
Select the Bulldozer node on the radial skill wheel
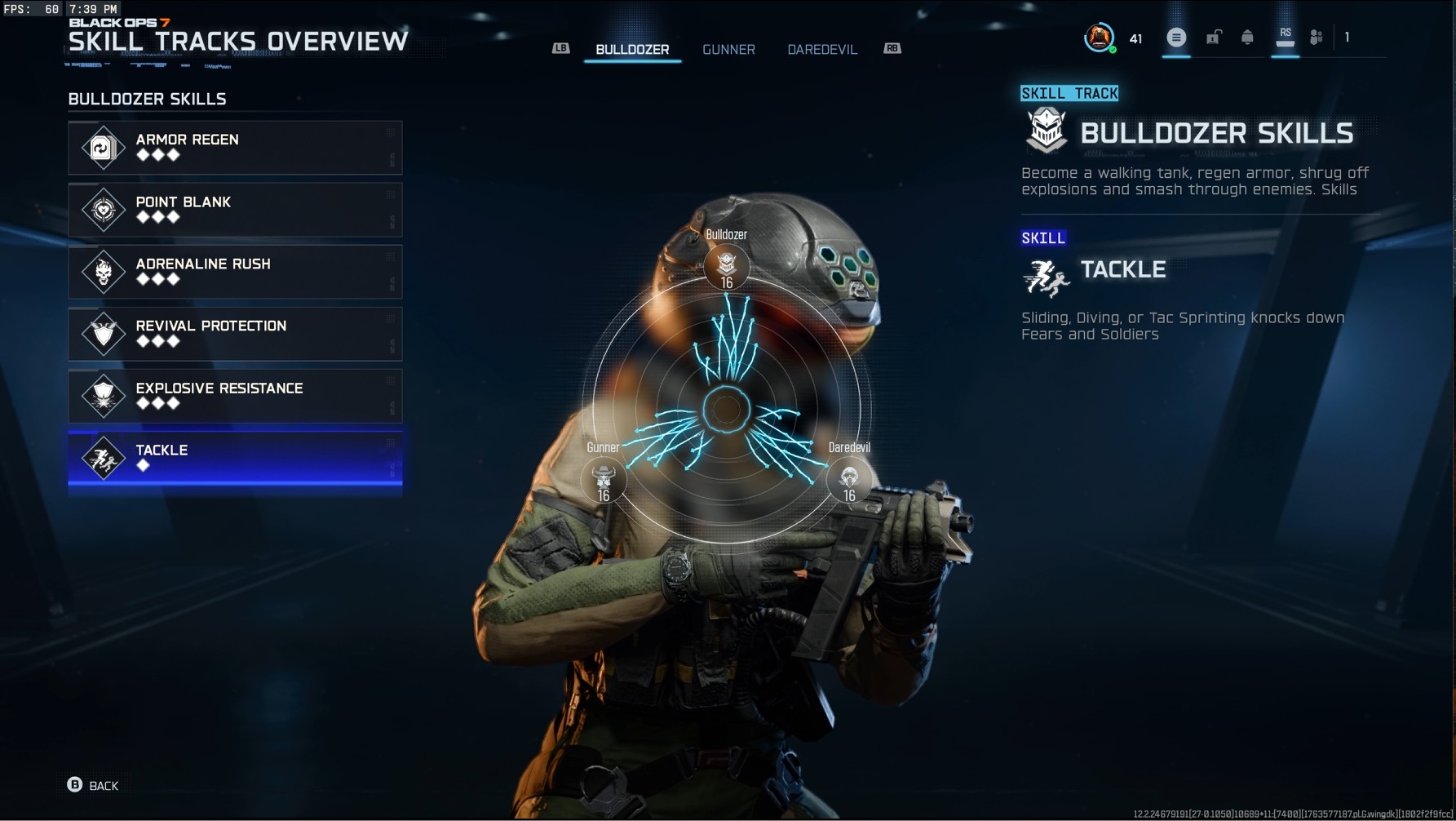727,264
